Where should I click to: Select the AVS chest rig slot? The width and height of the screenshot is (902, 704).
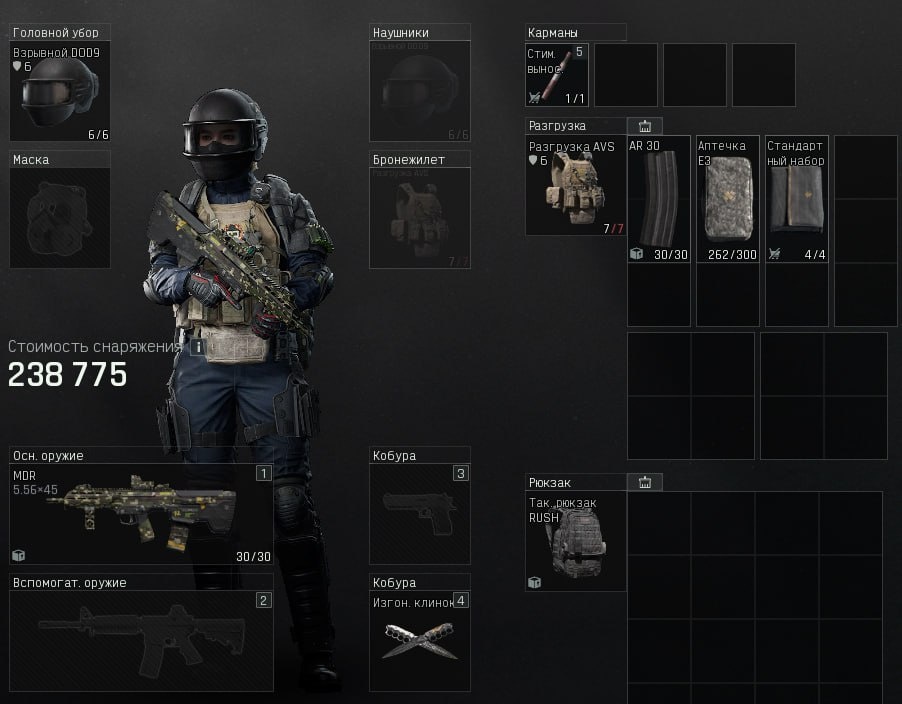[575, 187]
